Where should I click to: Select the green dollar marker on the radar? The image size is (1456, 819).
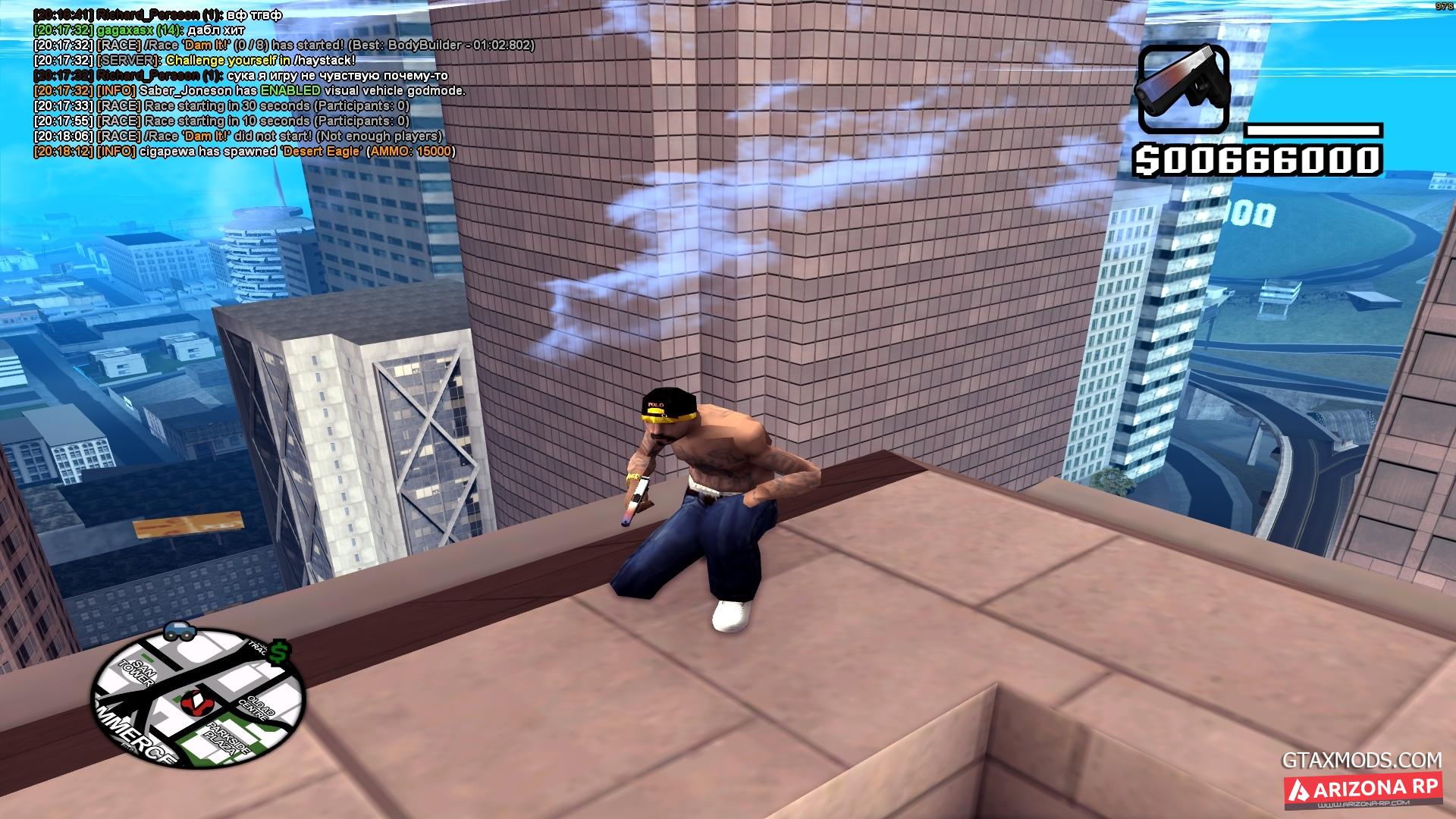279,652
